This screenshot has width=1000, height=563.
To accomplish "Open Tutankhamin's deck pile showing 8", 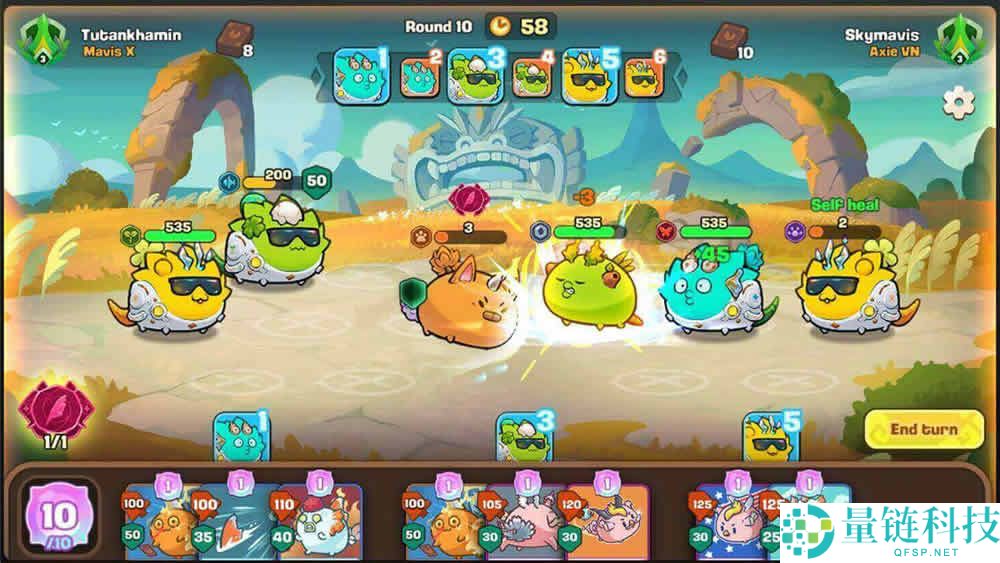I will pyautogui.click(x=236, y=40).
